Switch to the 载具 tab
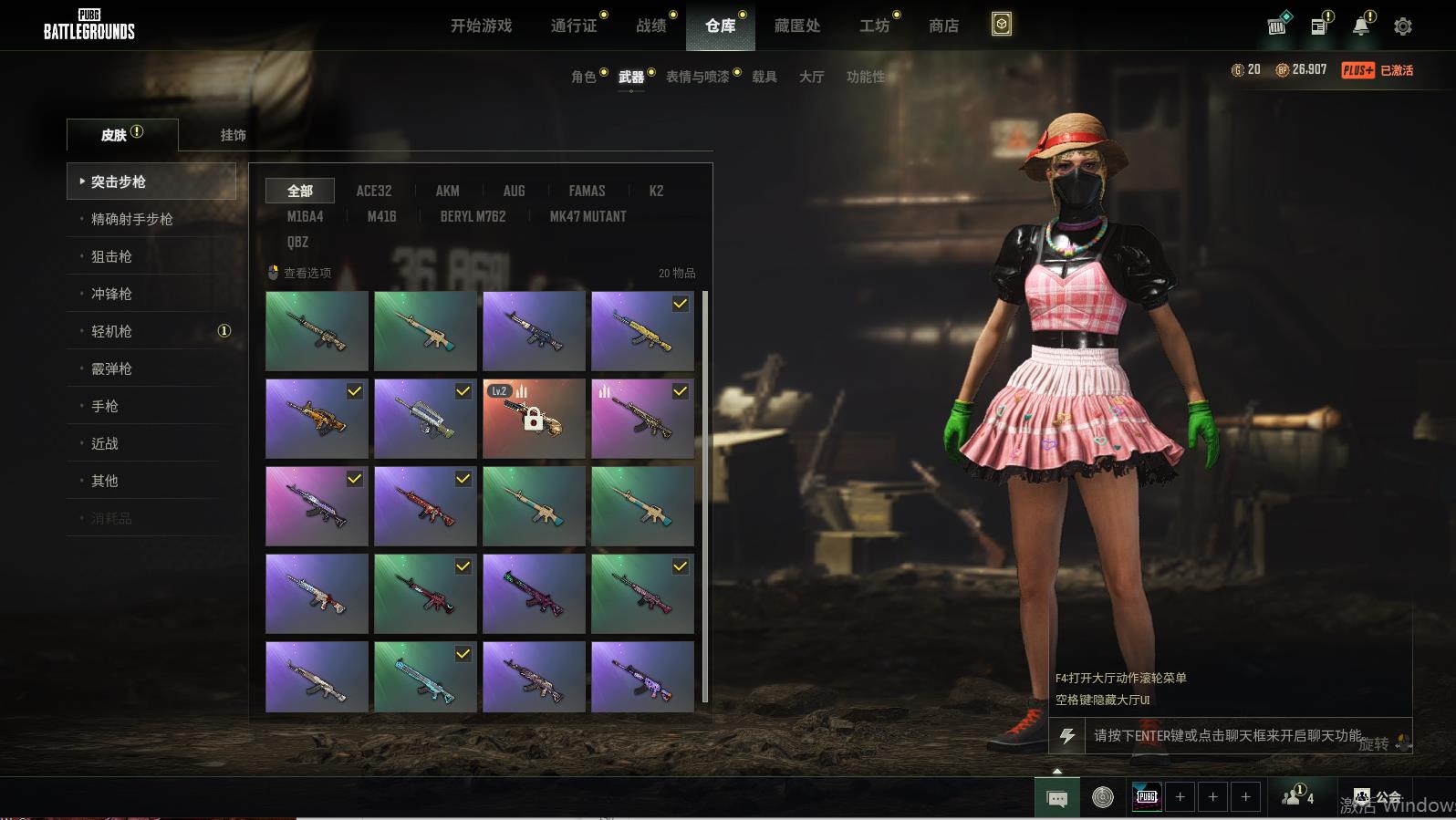1456x820 pixels. [764, 77]
